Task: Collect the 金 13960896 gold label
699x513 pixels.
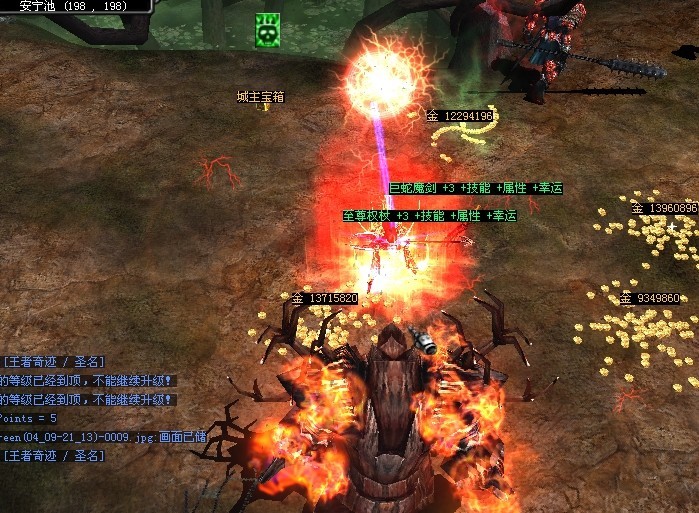Action: (663, 208)
